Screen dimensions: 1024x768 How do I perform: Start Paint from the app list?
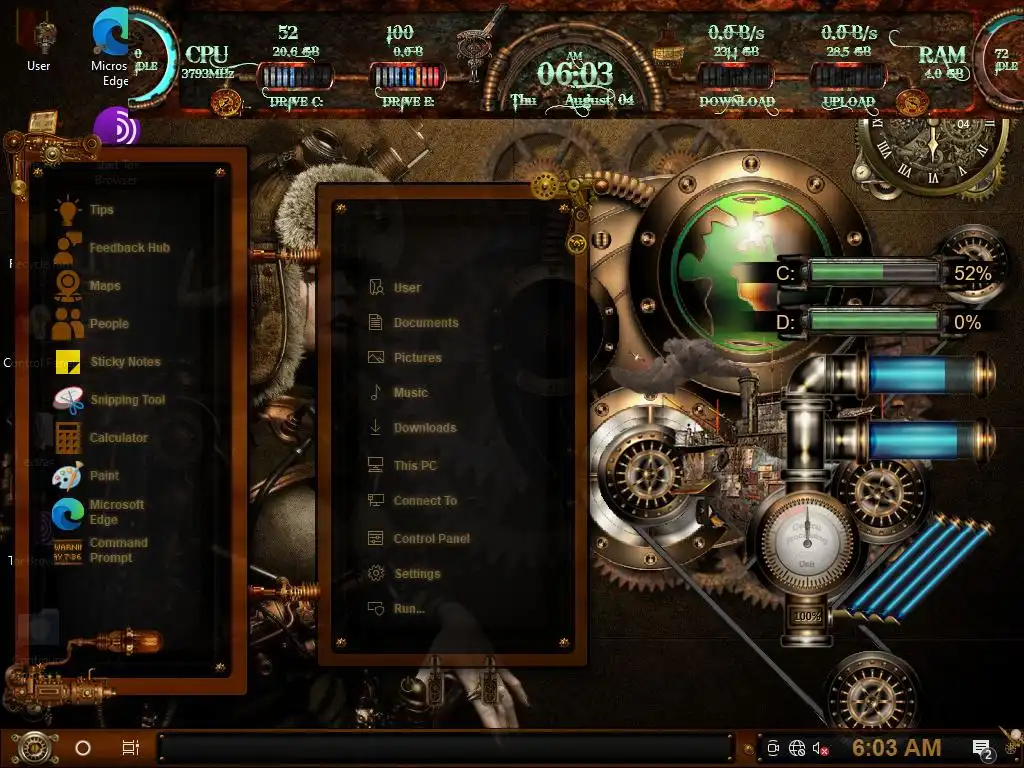[x=103, y=476]
